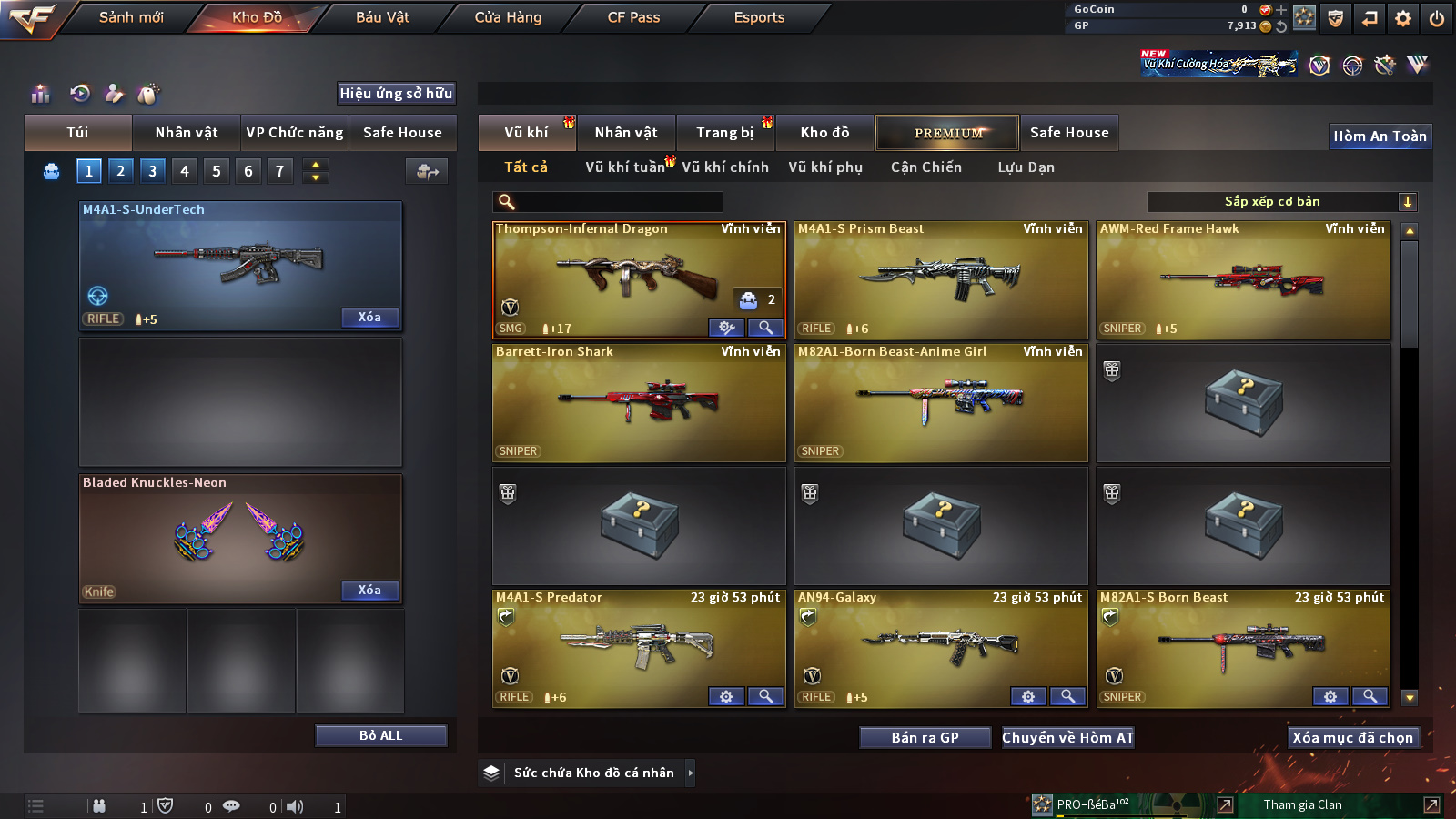Open the Esports menu

tap(759, 17)
